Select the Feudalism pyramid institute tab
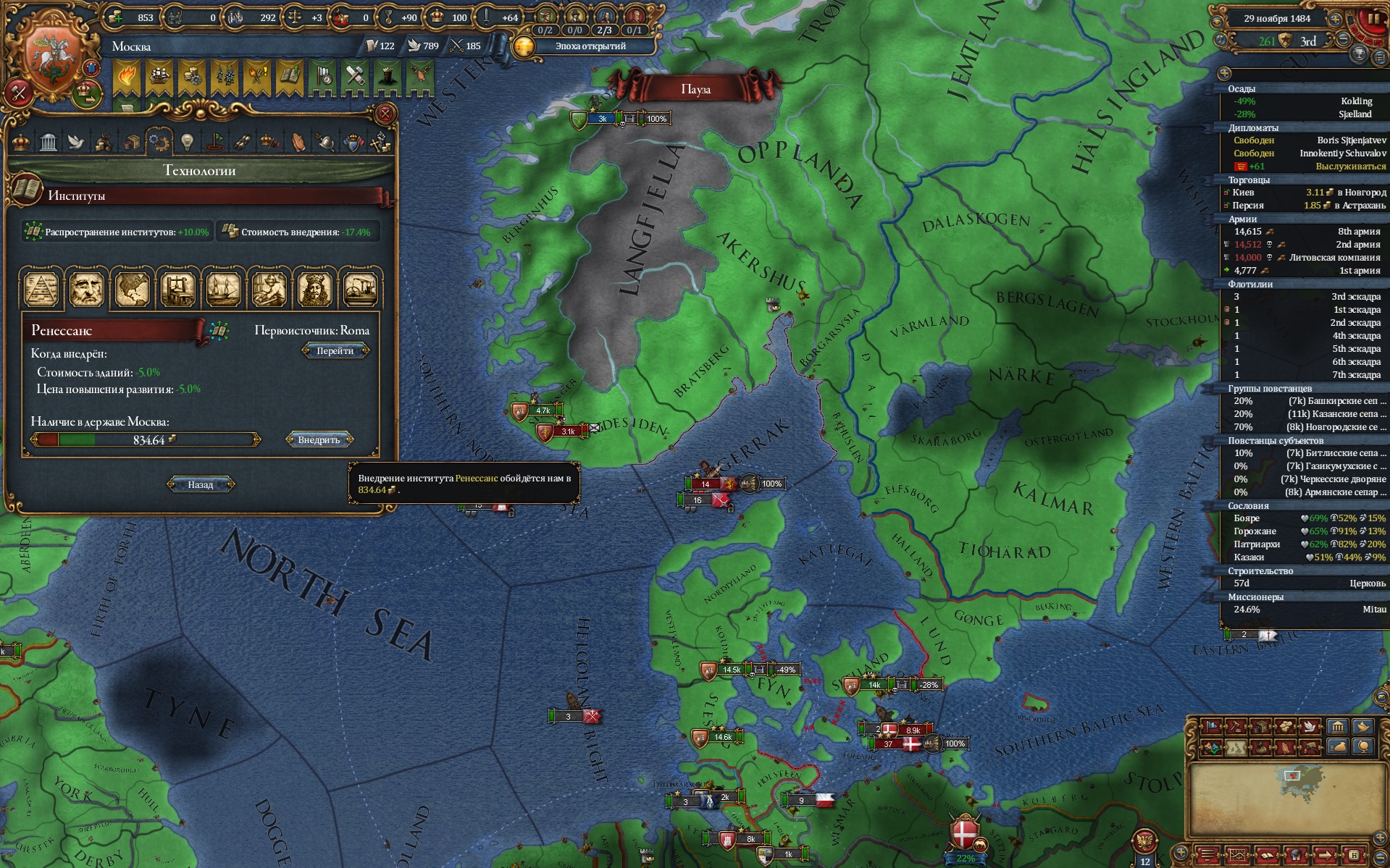1390x868 pixels. [42, 288]
